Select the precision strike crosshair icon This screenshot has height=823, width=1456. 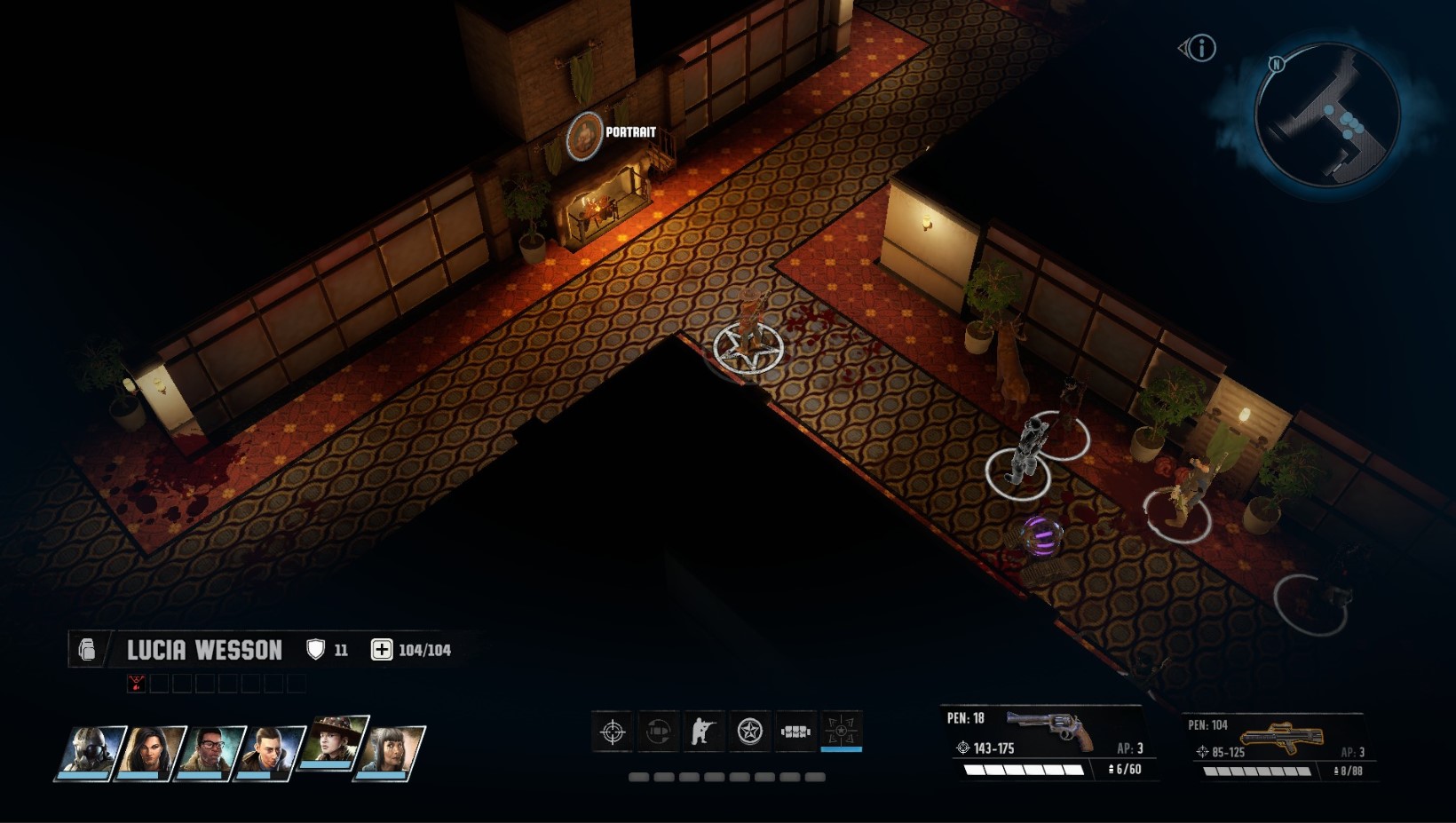coord(612,732)
